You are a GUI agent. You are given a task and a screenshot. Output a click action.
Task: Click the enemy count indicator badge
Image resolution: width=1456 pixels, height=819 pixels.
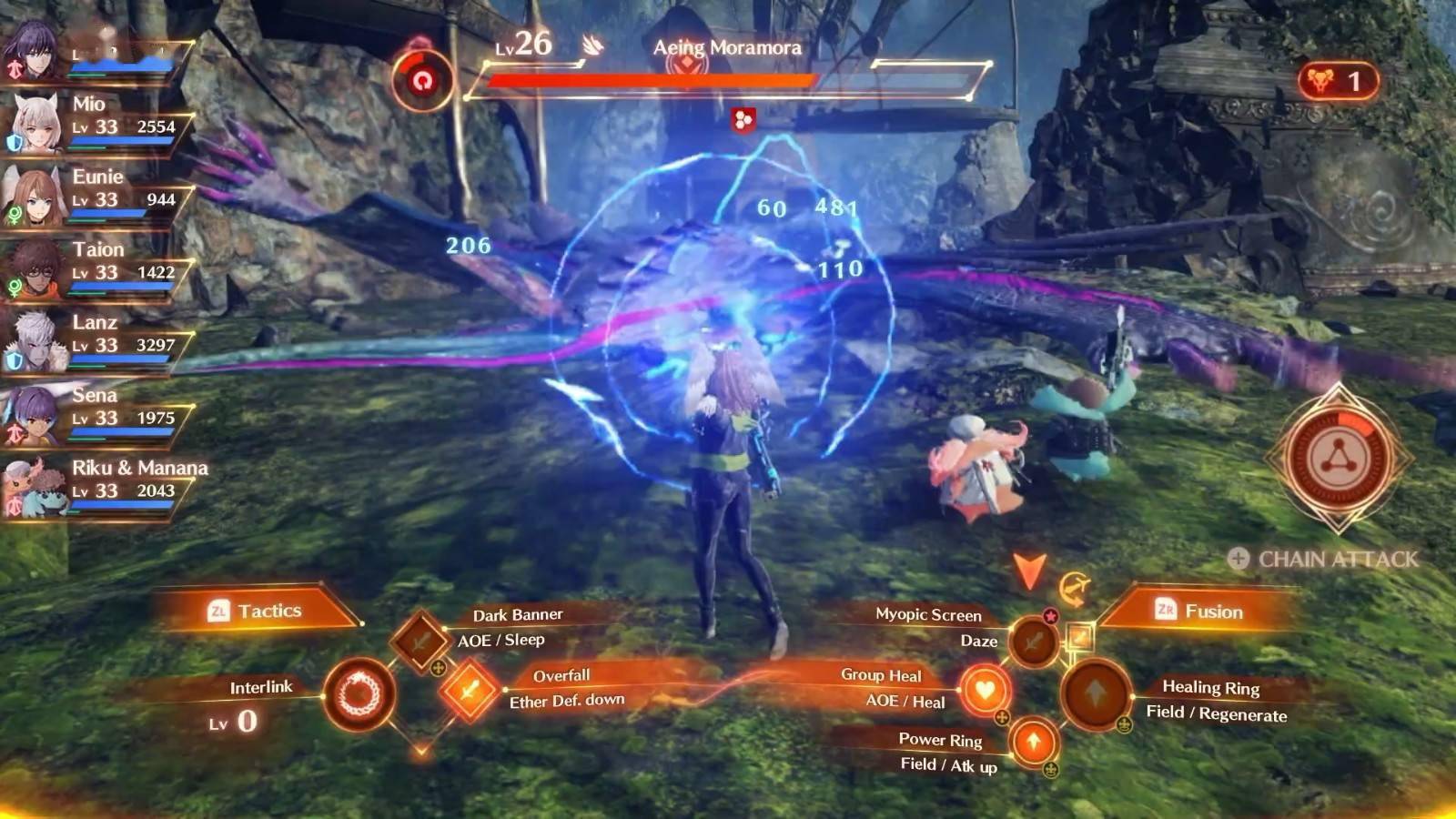(x=1338, y=81)
